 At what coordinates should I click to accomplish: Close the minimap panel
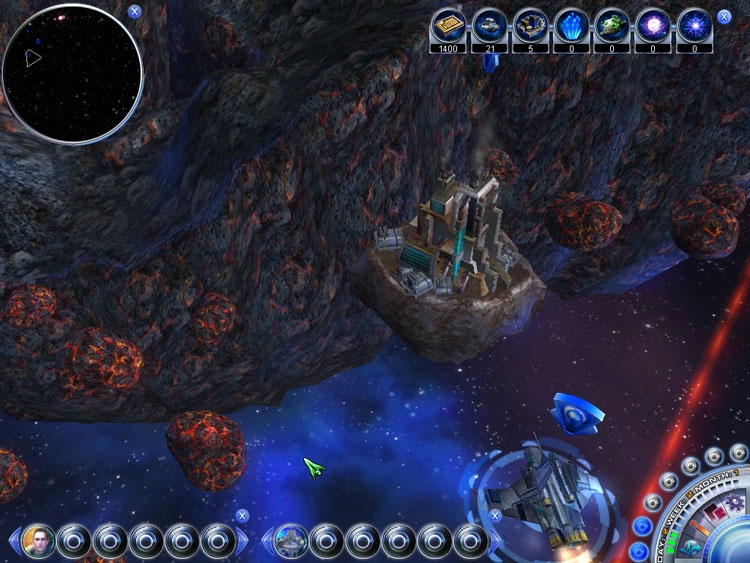click(x=134, y=13)
